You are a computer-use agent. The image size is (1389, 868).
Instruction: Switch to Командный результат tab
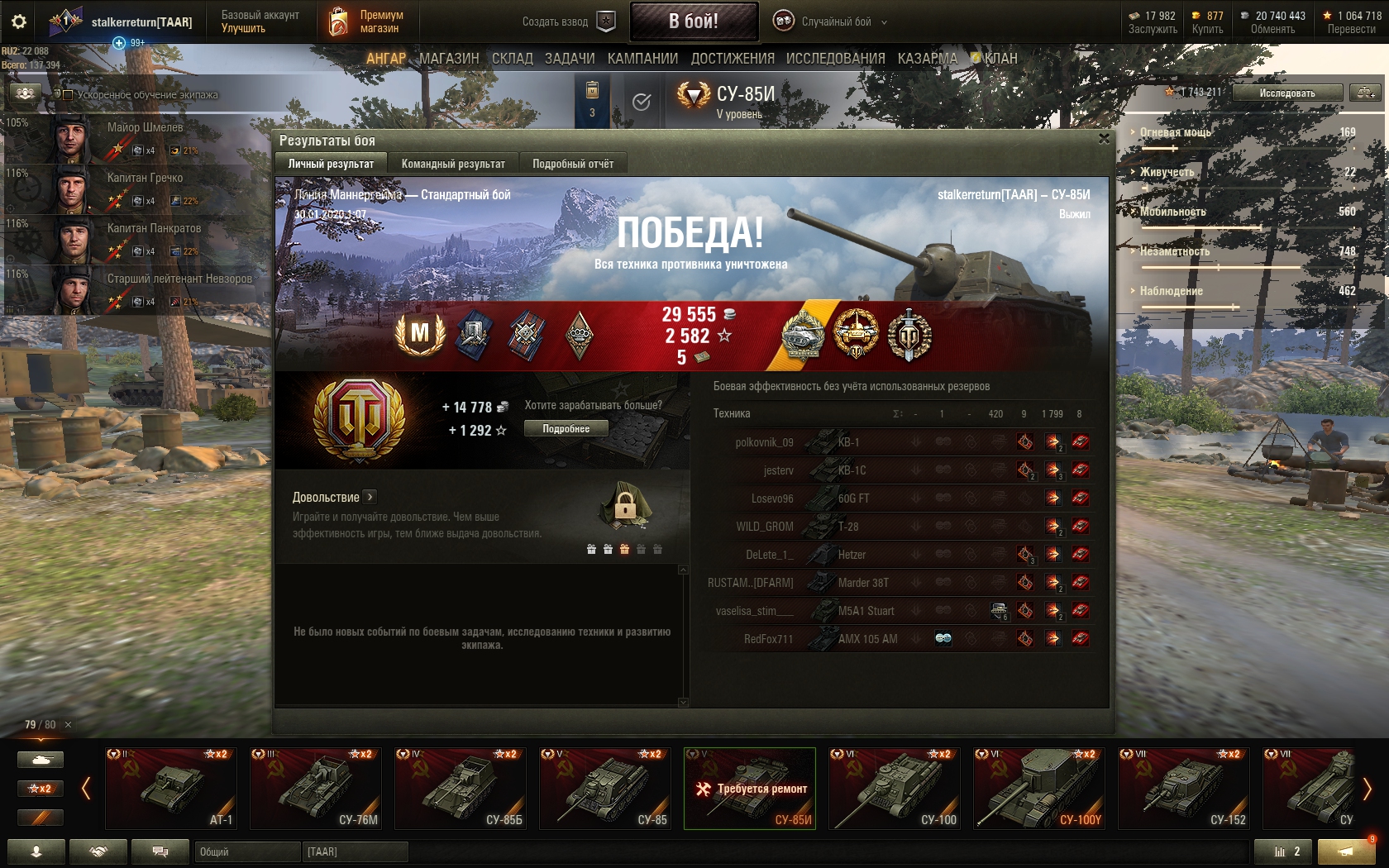[453, 164]
